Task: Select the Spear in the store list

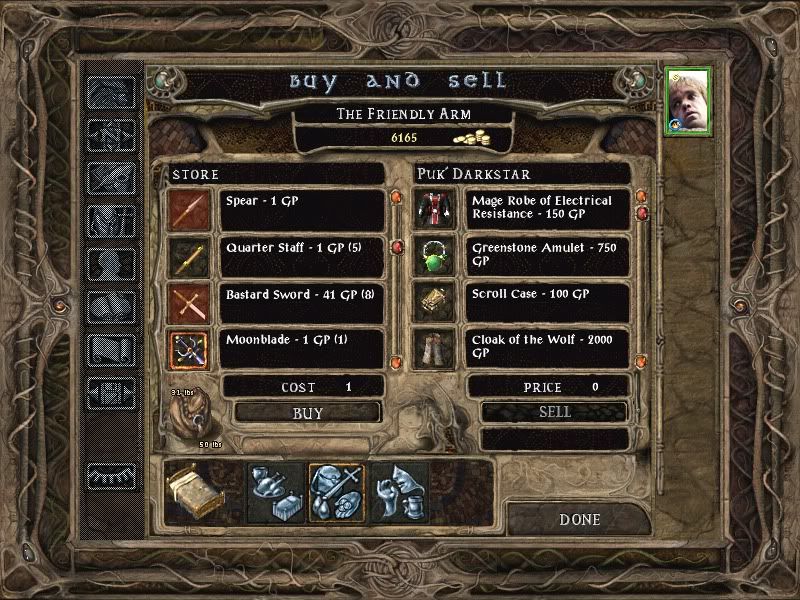Action: [302, 209]
